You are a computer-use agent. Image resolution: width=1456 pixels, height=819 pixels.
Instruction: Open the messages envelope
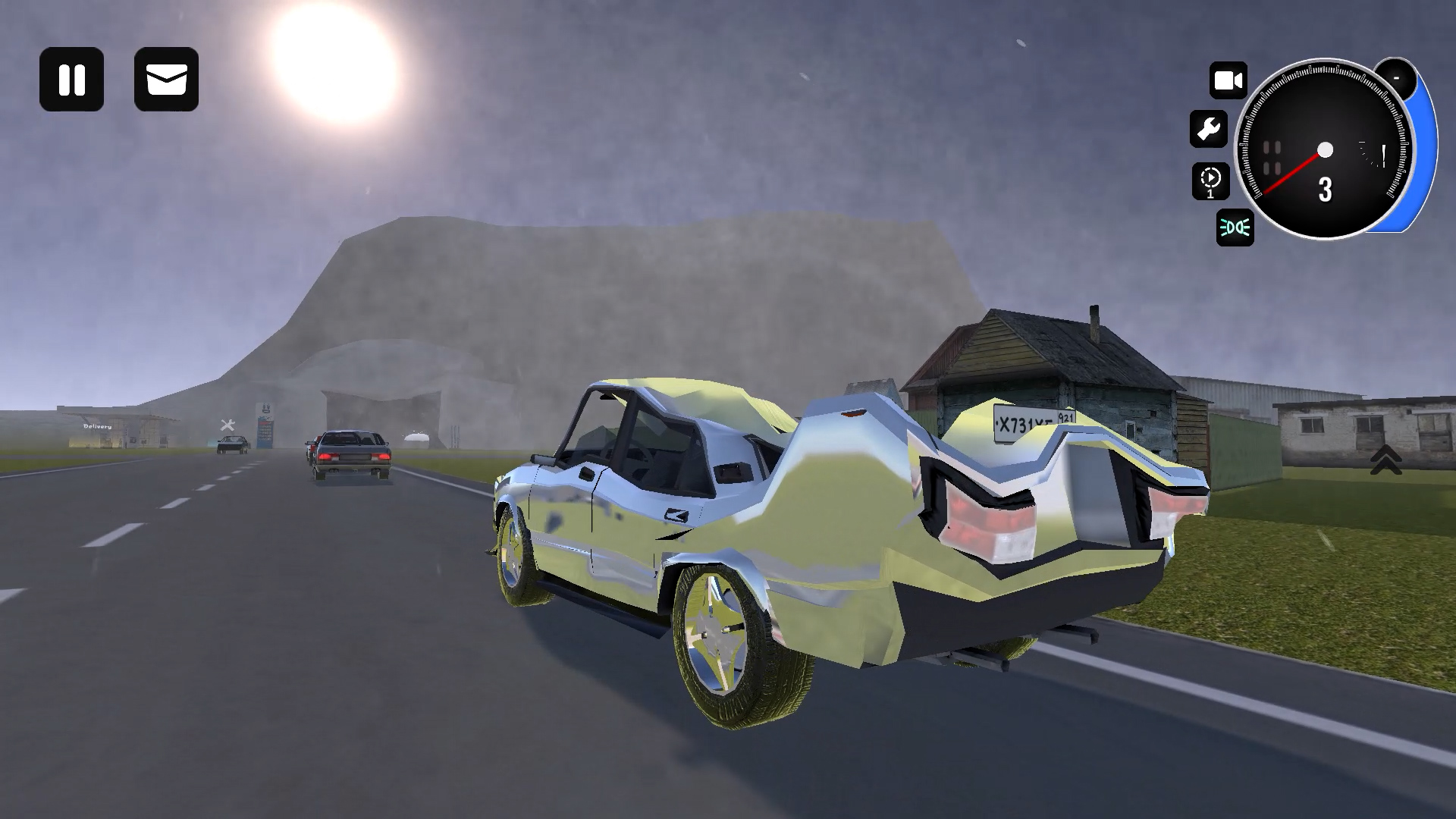(x=165, y=80)
